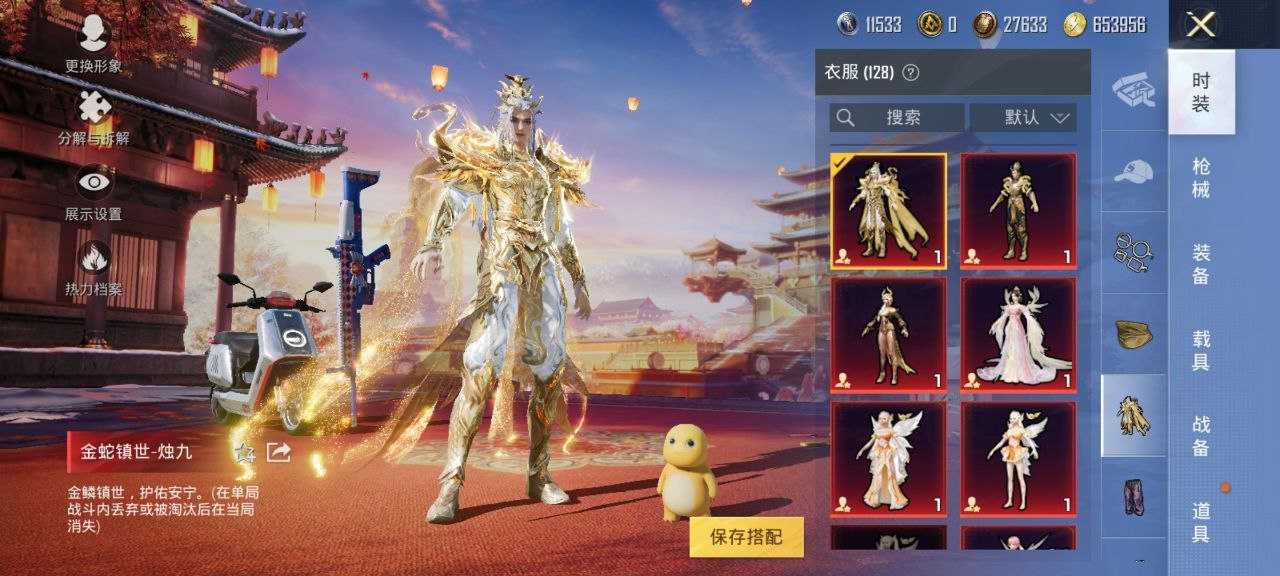The height and width of the screenshot is (576, 1280).
Task: Open the 道具 items tab
Action: (1201, 521)
